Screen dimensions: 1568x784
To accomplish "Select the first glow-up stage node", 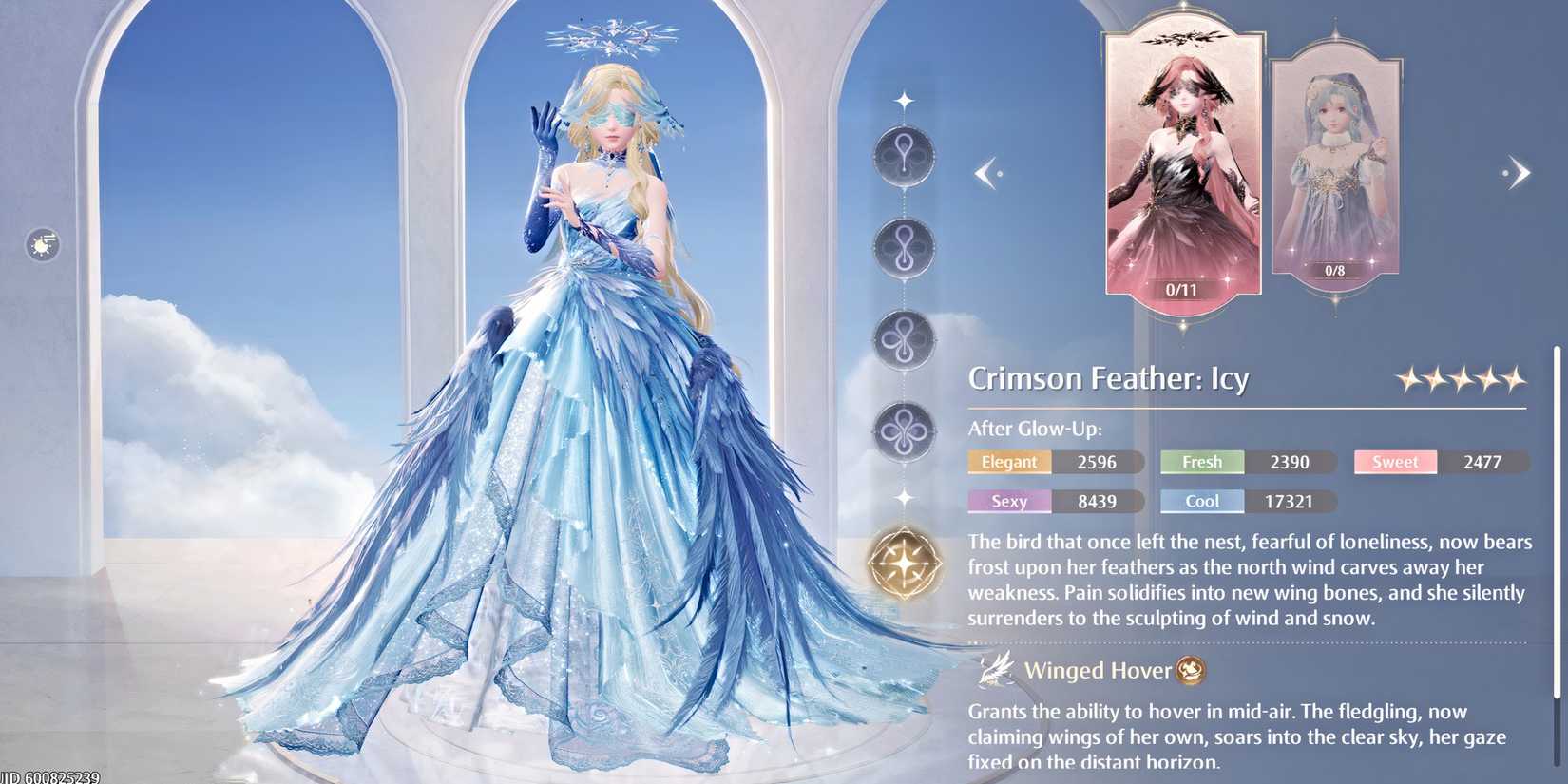I will coord(904,155).
